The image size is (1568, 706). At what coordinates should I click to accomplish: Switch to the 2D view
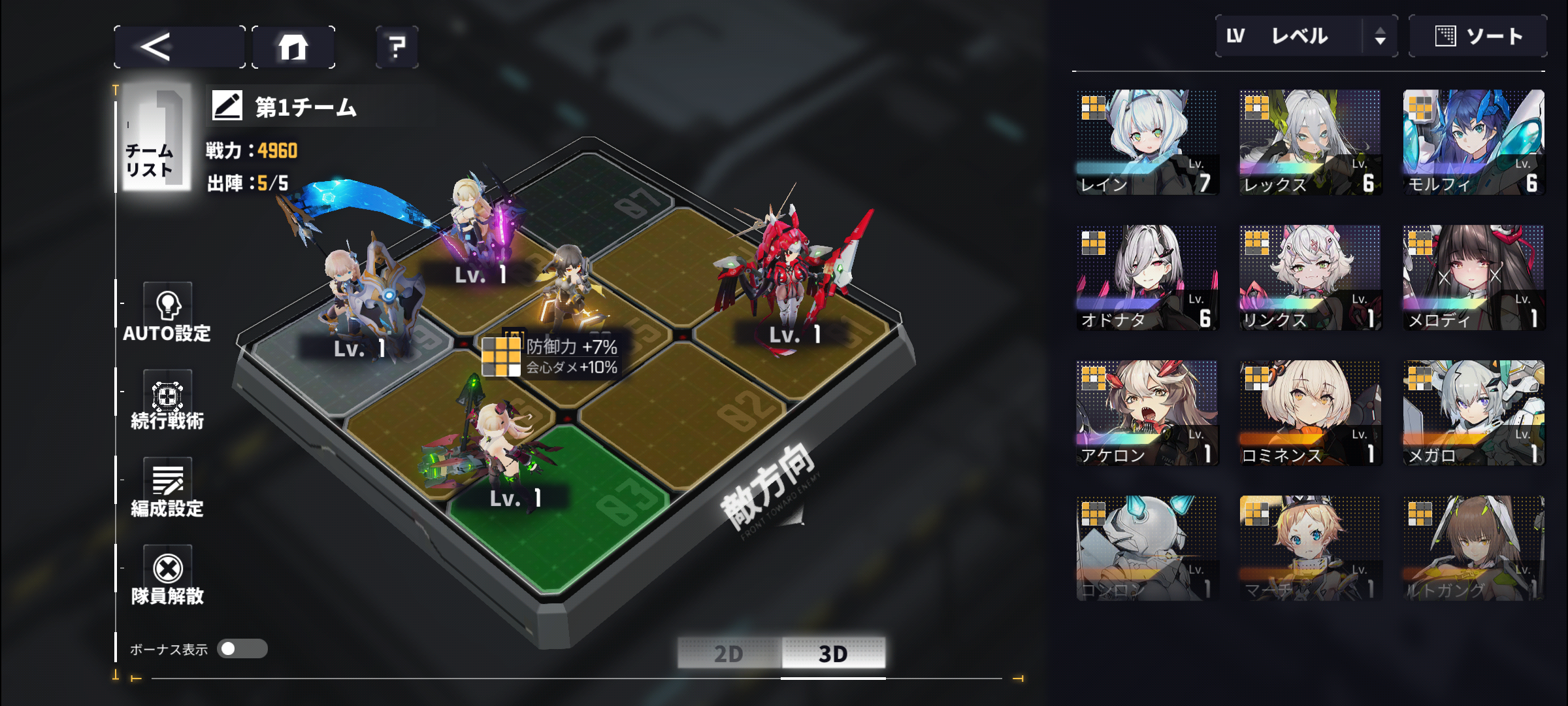pyautogui.click(x=728, y=653)
